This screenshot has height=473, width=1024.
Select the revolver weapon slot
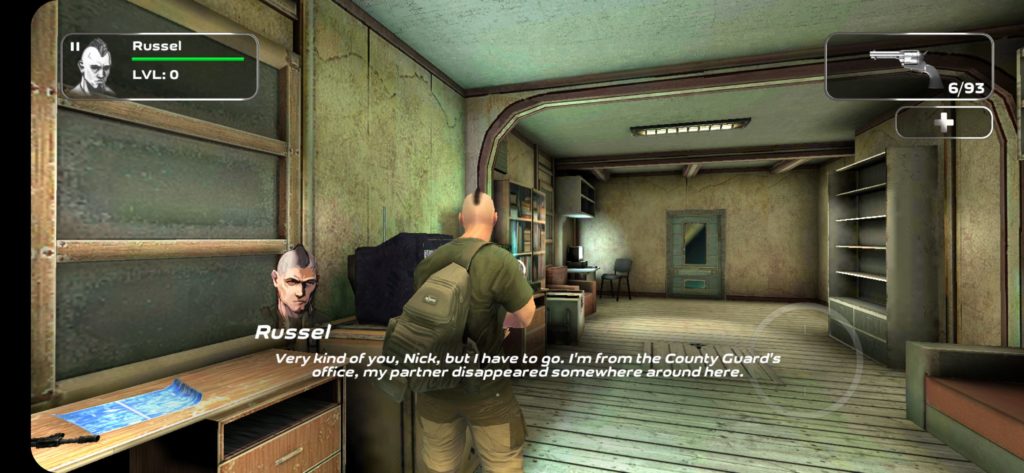point(908,66)
